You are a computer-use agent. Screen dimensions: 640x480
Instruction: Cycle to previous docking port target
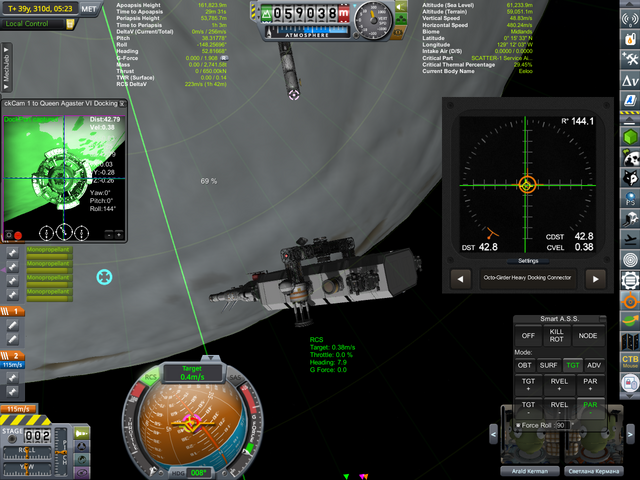[461, 279]
